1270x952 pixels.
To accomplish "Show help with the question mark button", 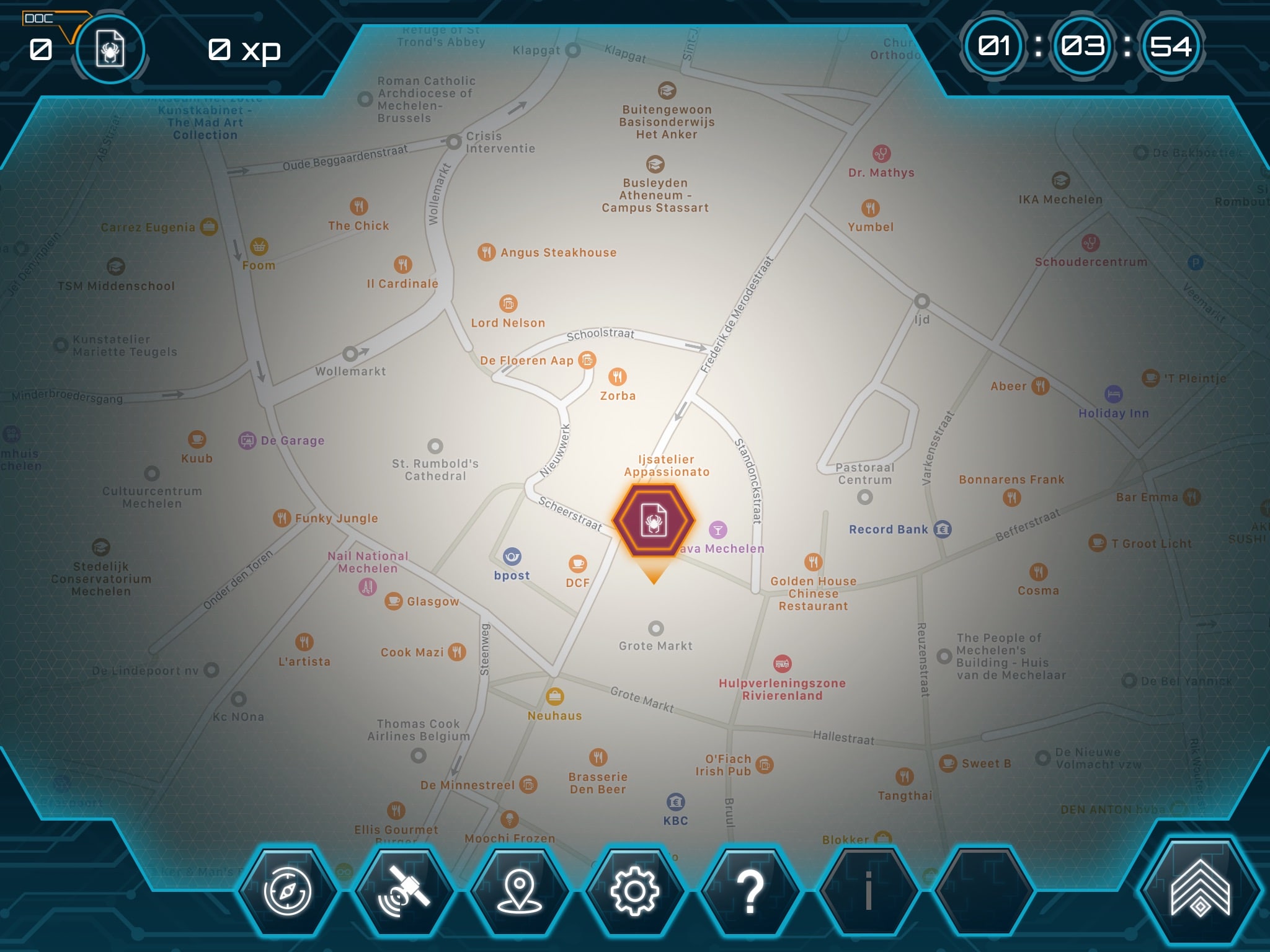I will (750, 891).
